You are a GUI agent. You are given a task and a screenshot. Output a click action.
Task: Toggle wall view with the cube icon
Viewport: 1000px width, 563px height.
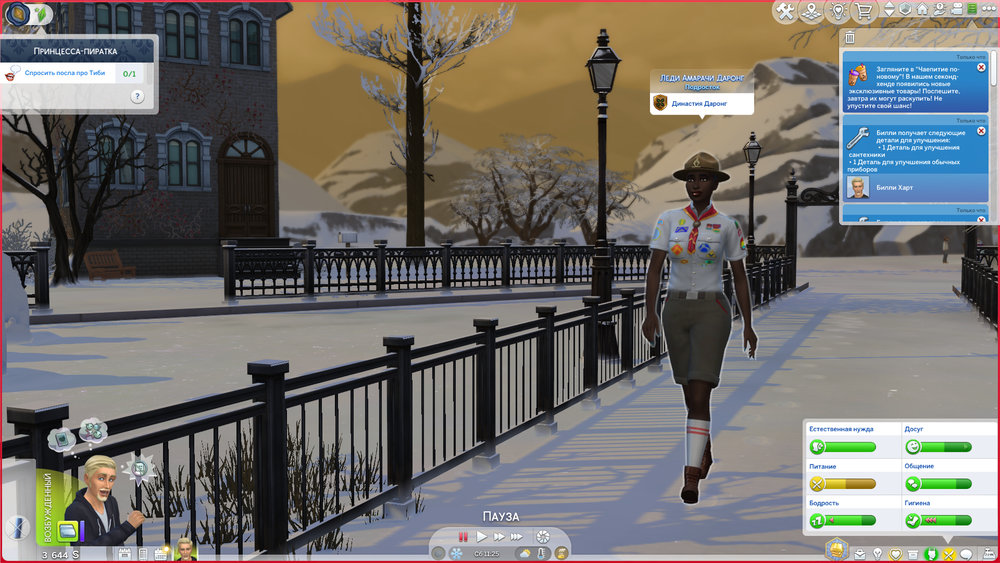coord(904,10)
